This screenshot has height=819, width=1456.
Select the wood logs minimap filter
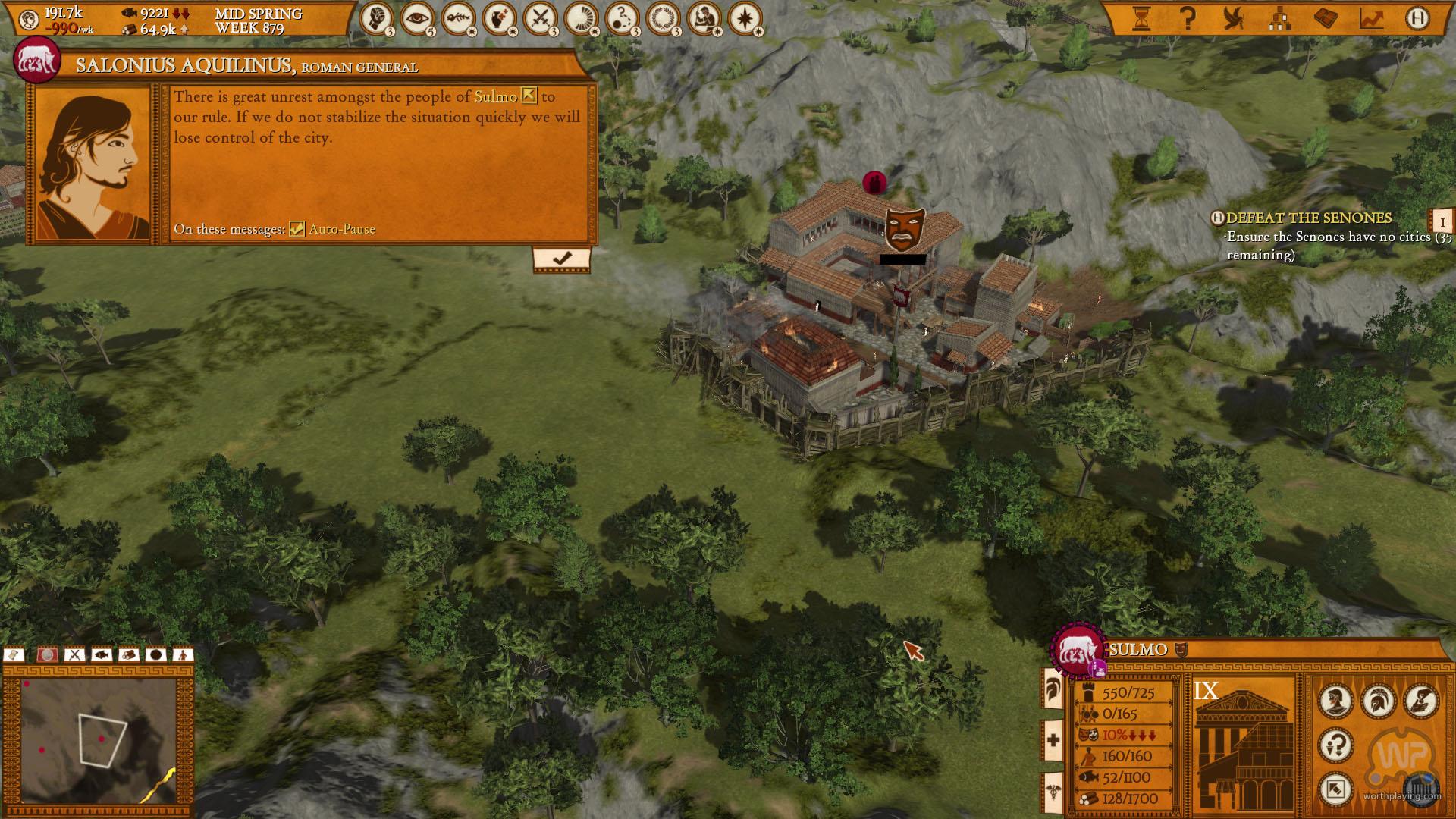point(128,654)
